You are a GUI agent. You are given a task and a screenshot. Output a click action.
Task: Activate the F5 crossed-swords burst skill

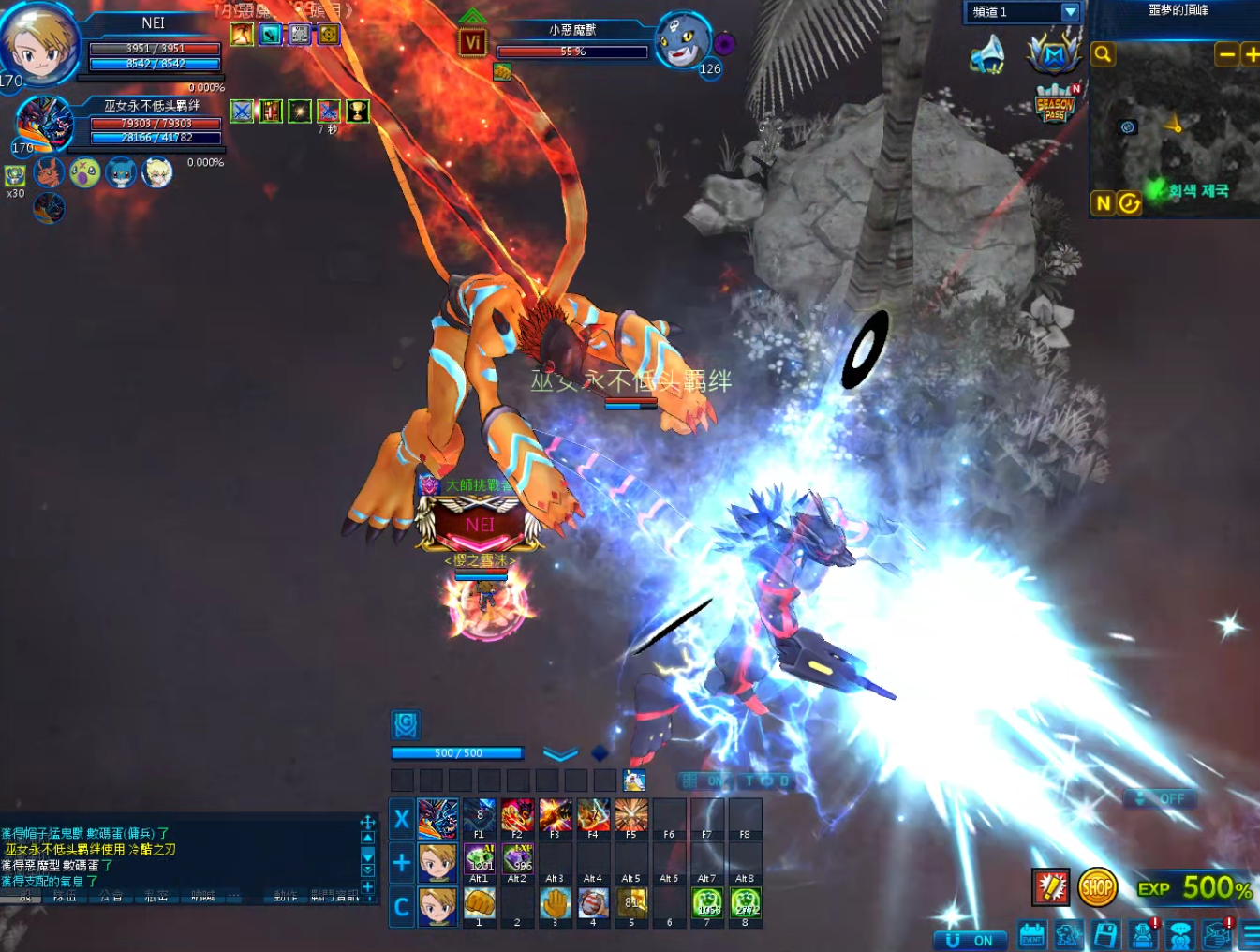point(630,815)
